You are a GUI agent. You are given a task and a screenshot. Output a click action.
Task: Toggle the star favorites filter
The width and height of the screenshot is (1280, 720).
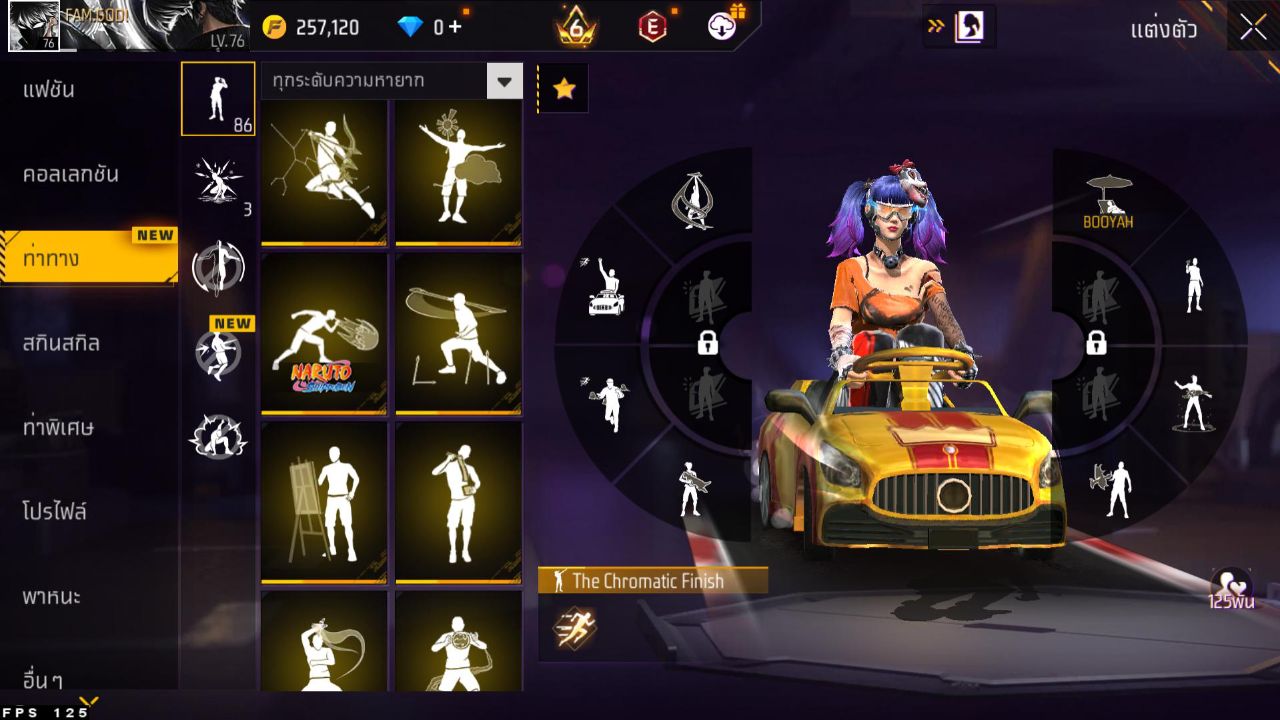[x=564, y=87]
